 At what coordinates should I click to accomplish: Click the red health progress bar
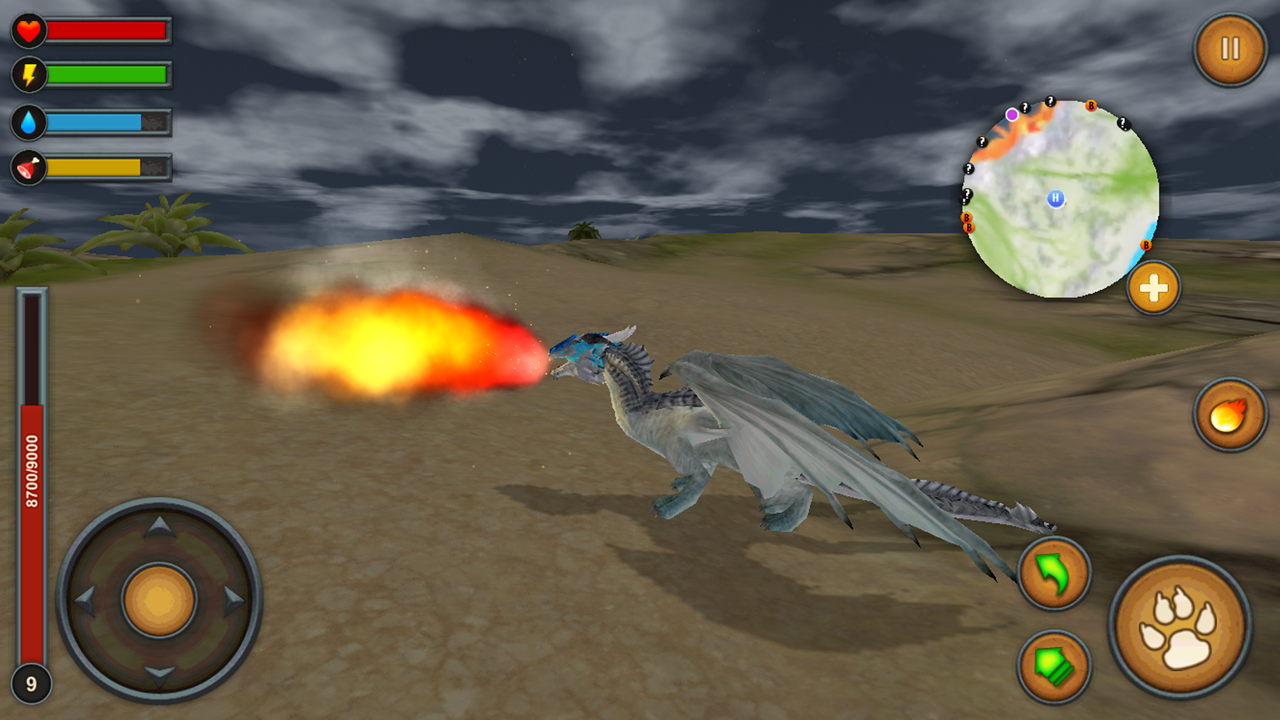pyautogui.click(x=107, y=31)
